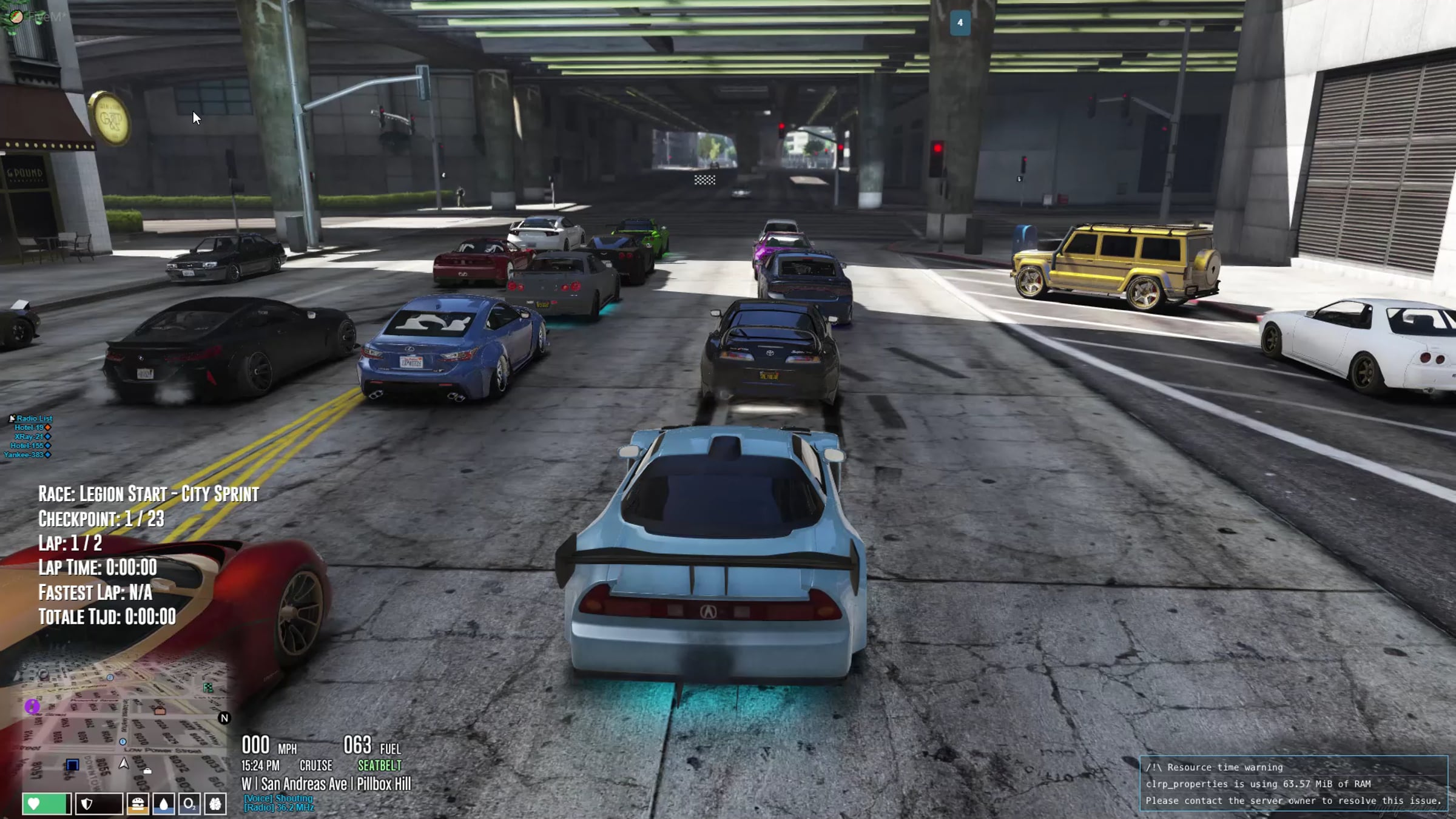Image resolution: width=1456 pixels, height=819 pixels.
Task: Click the purple info marker on the minimap
Action: click(32, 706)
